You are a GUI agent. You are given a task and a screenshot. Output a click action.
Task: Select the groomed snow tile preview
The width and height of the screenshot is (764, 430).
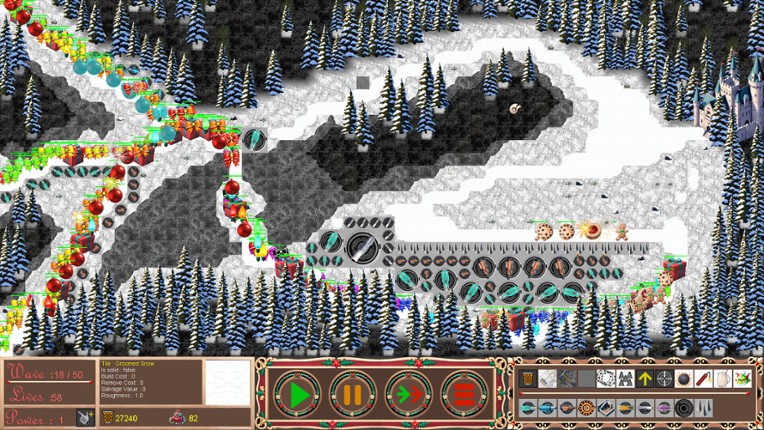(x=228, y=382)
